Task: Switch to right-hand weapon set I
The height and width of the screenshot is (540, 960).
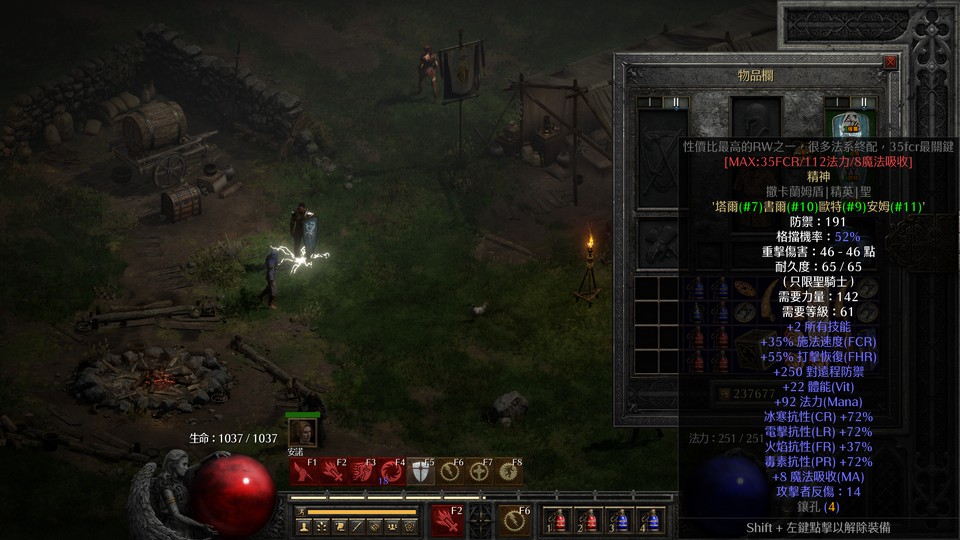Action: pyautogui.click(x=837, y=102)
